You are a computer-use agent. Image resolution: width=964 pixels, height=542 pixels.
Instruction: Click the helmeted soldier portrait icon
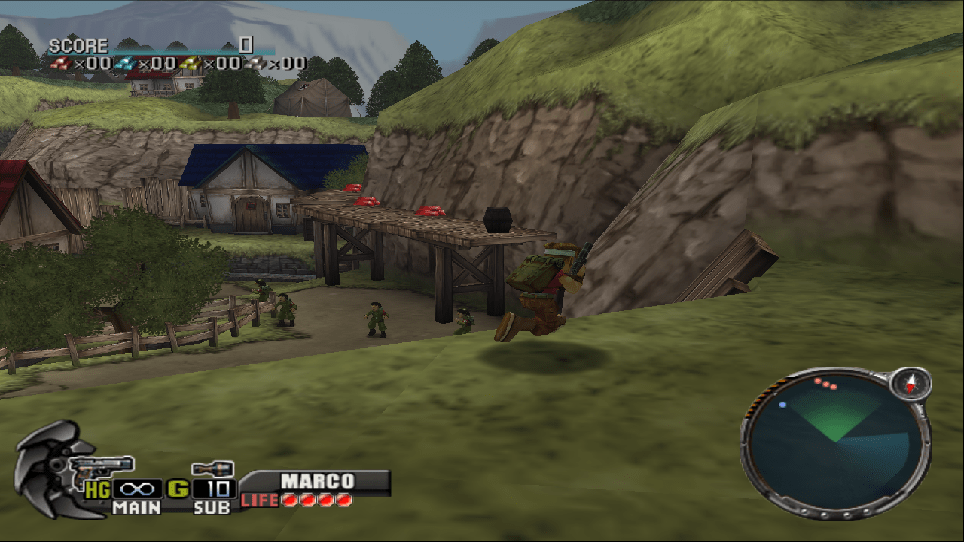[x=50, y=468]
